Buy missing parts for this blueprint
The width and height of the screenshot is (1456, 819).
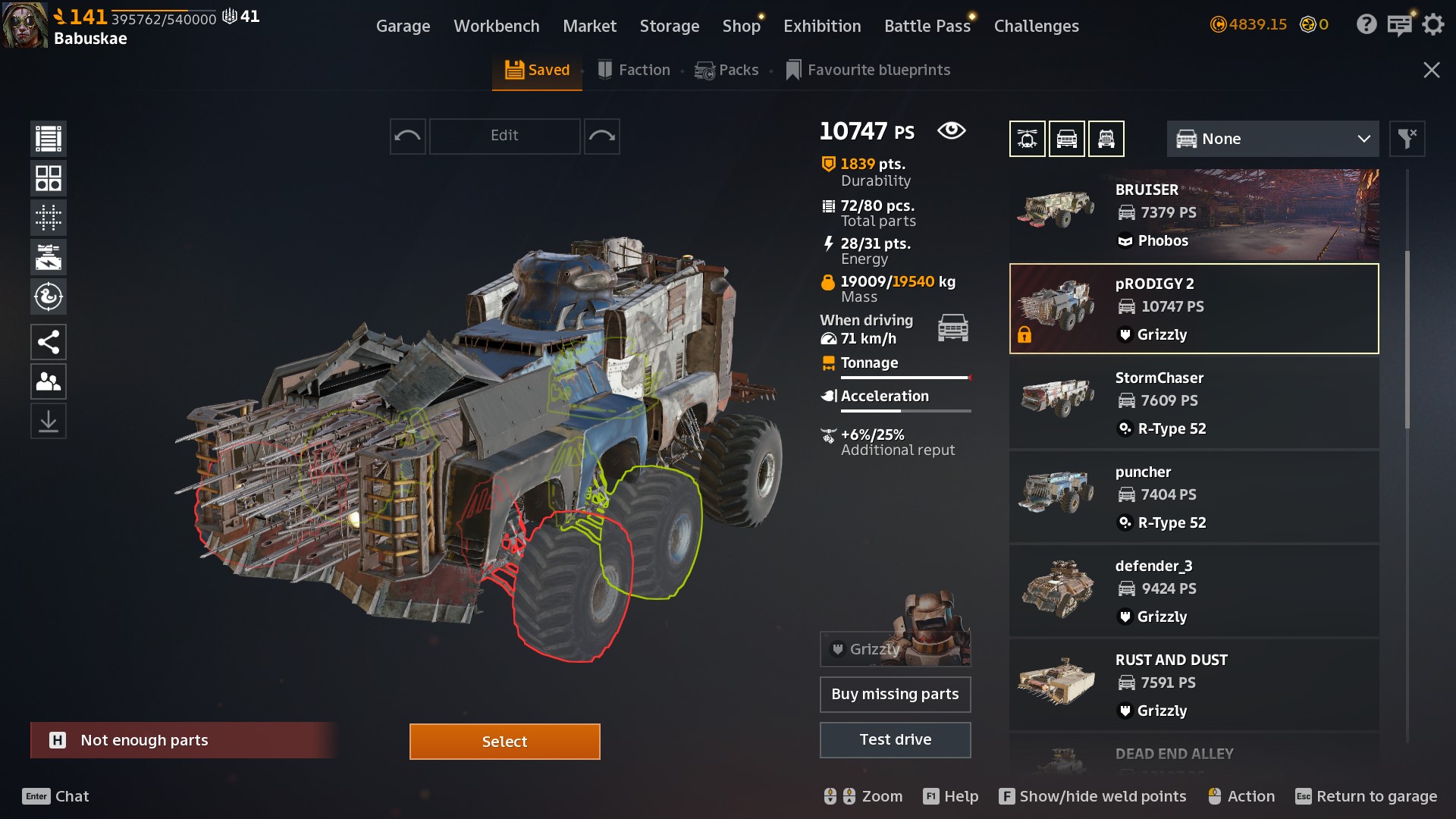pyautogui.click(x=895, y=694)
